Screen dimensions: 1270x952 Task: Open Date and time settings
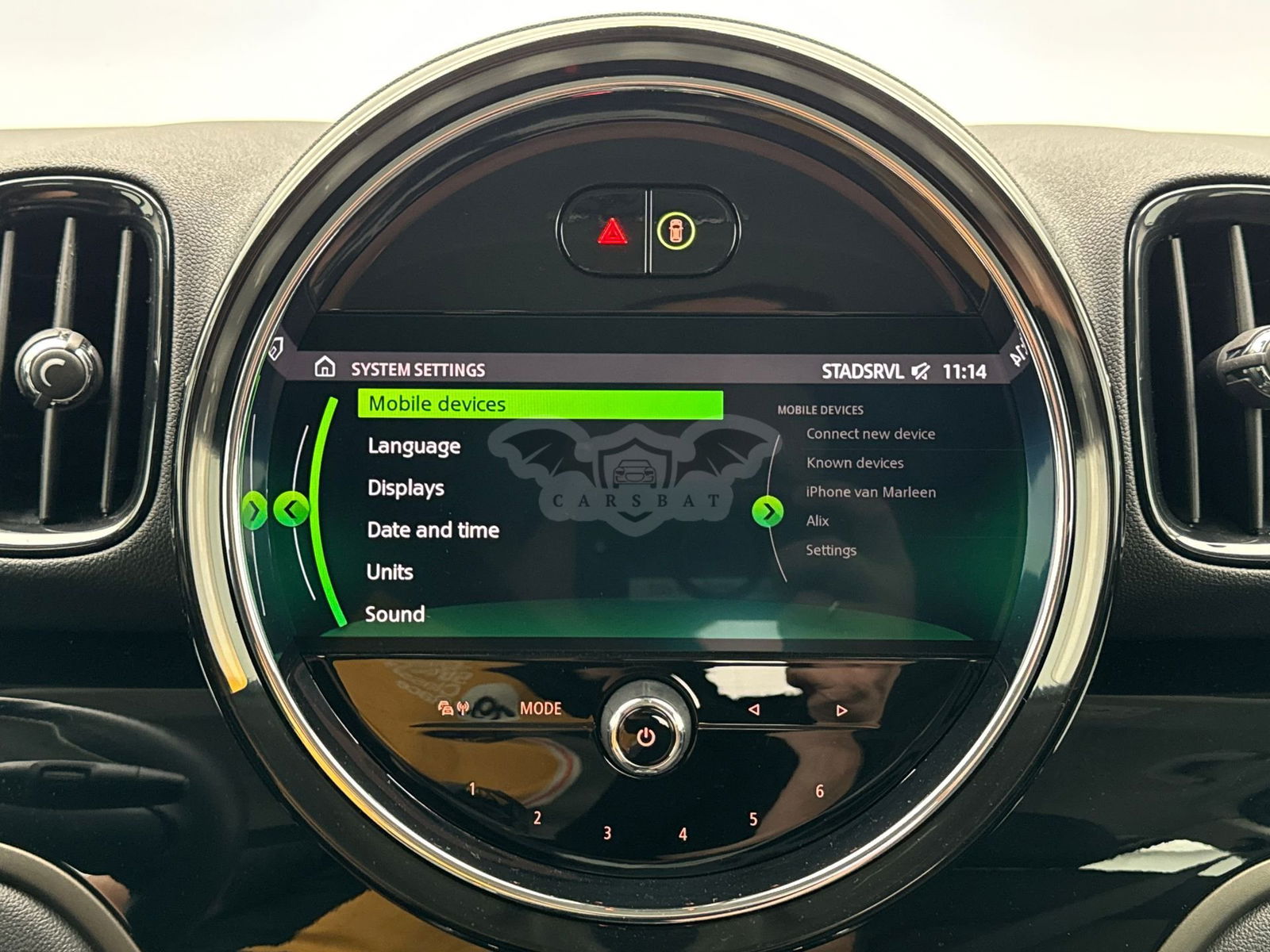(x=433, y=530)
